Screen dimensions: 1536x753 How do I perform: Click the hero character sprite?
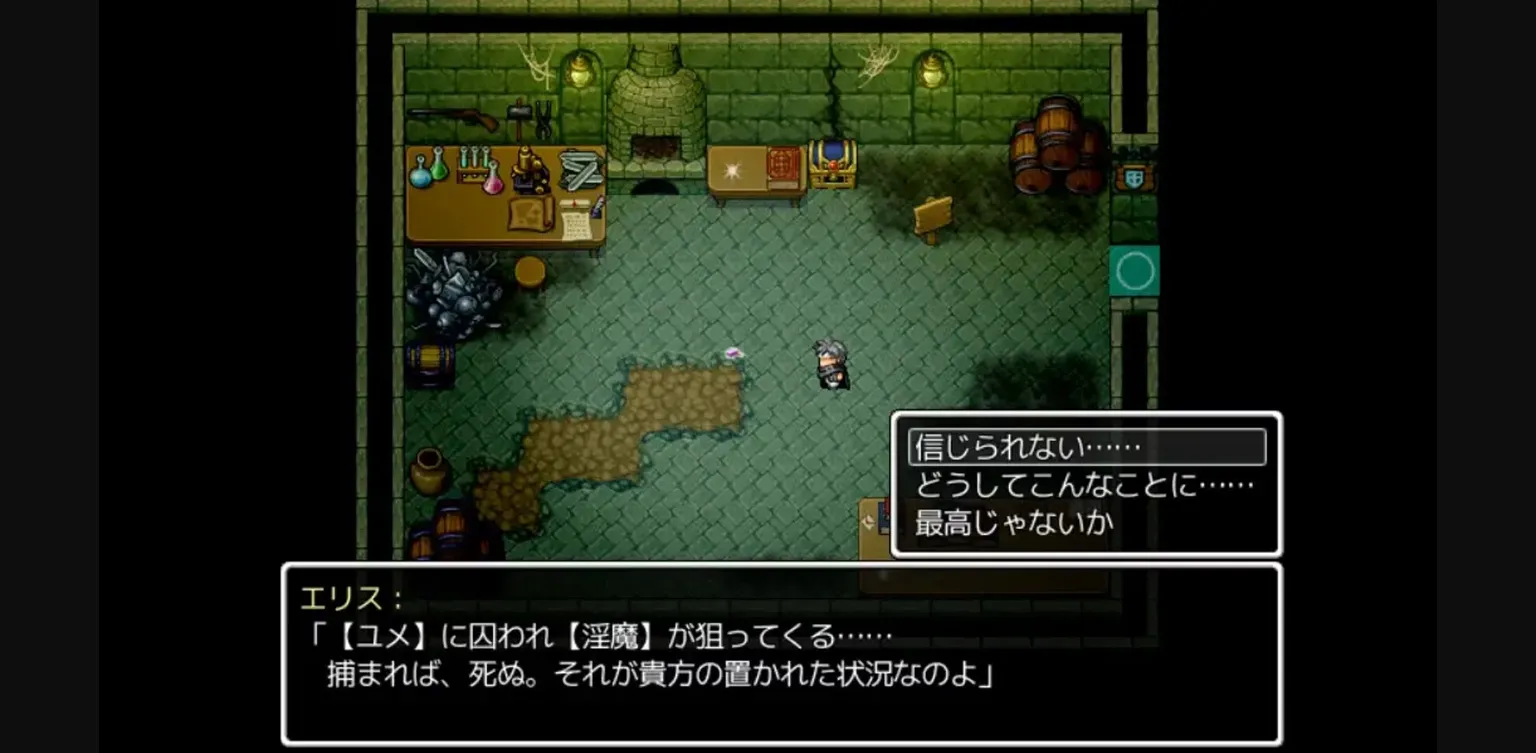click(x=829, y=366)
